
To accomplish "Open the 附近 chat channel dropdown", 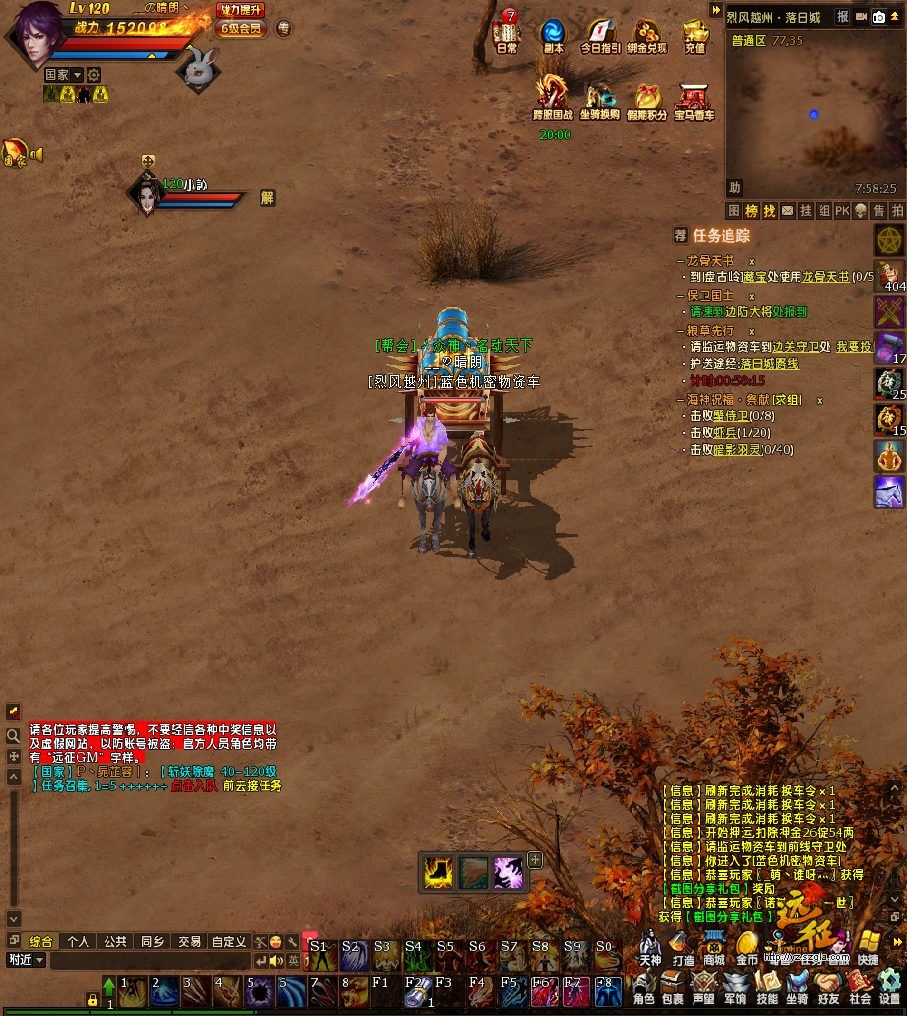I will pos(26,960).
